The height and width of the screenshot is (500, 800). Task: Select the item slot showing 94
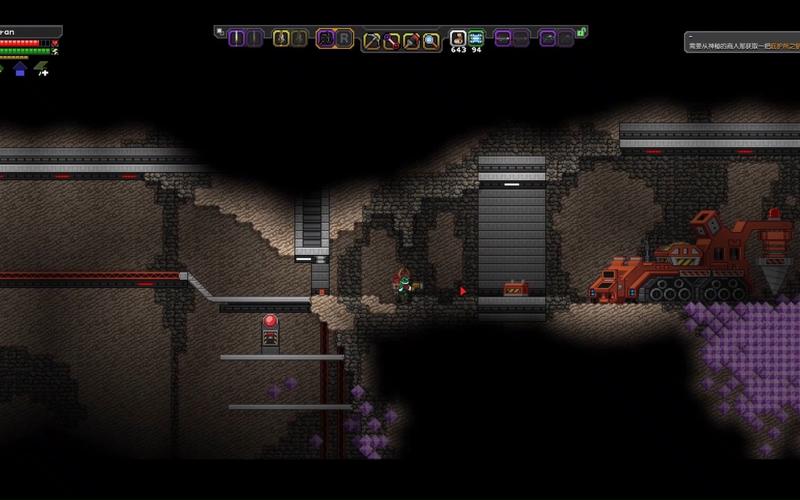(x=476, y=38)
